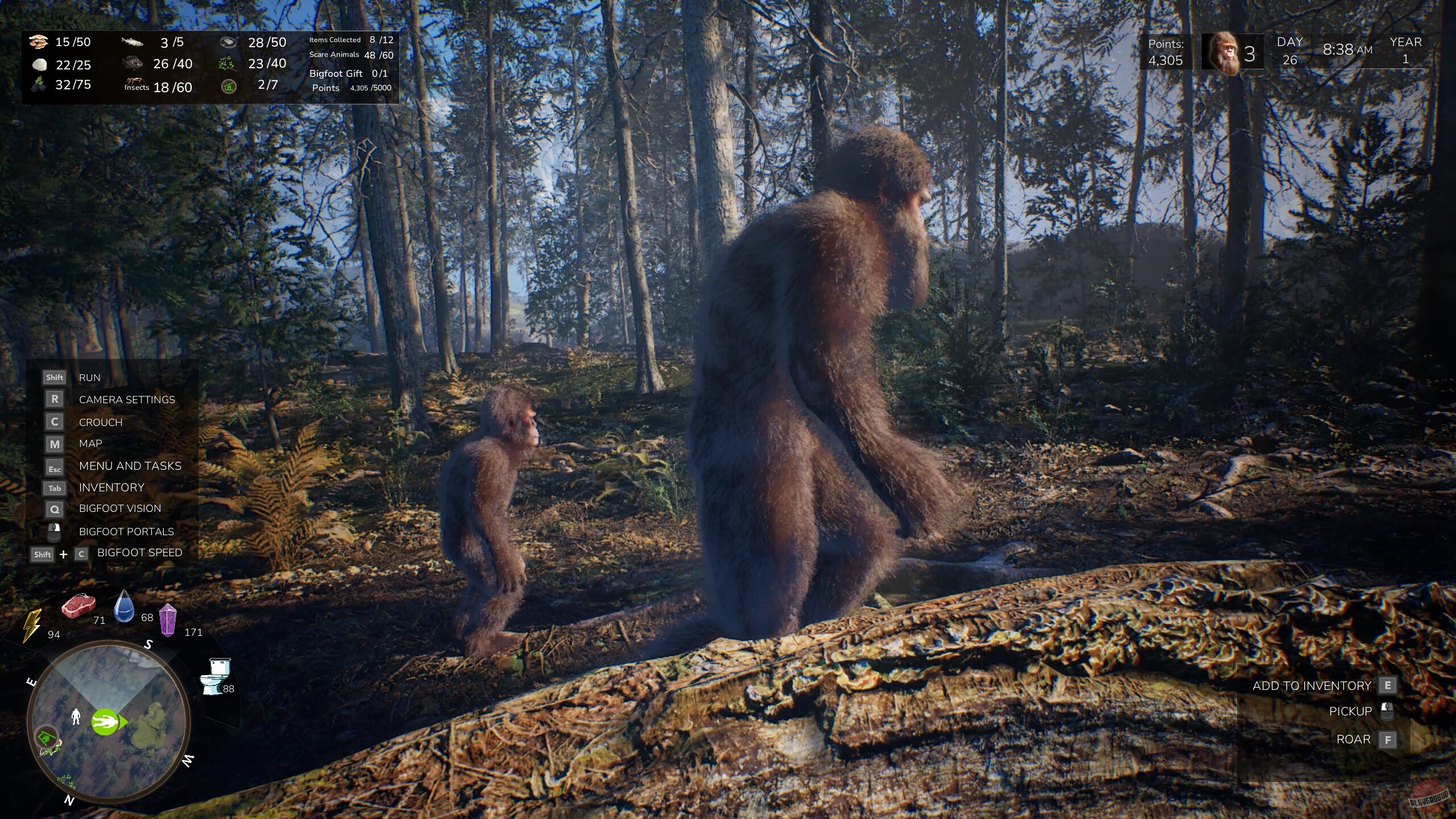
Task: Select the water droplet hydration icon
Action: coord(124,607)
